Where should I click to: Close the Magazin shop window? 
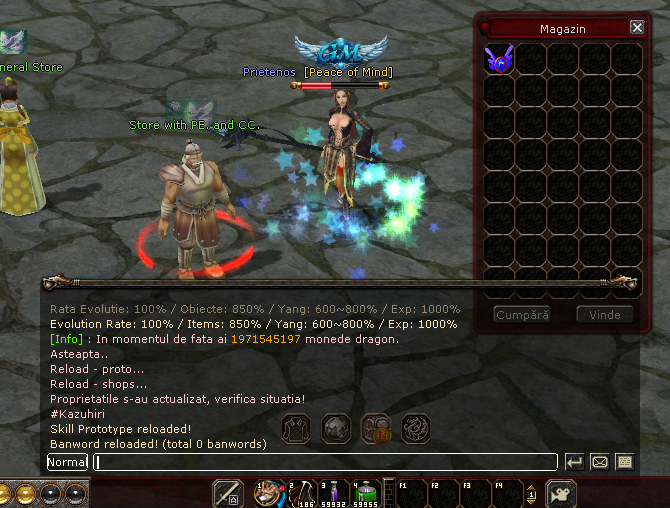point(637,28)
